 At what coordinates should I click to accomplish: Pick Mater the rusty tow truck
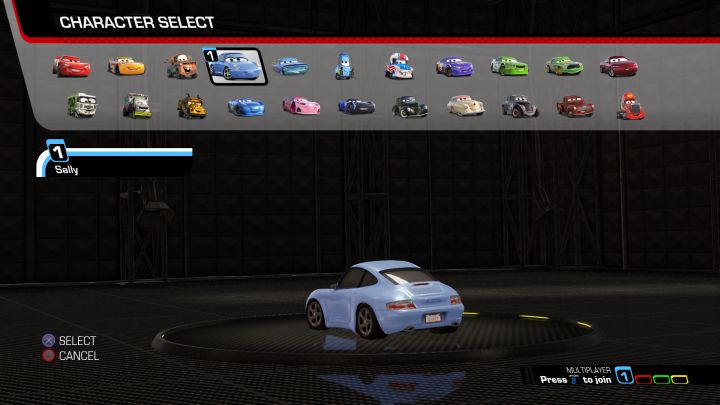(181, 66)
